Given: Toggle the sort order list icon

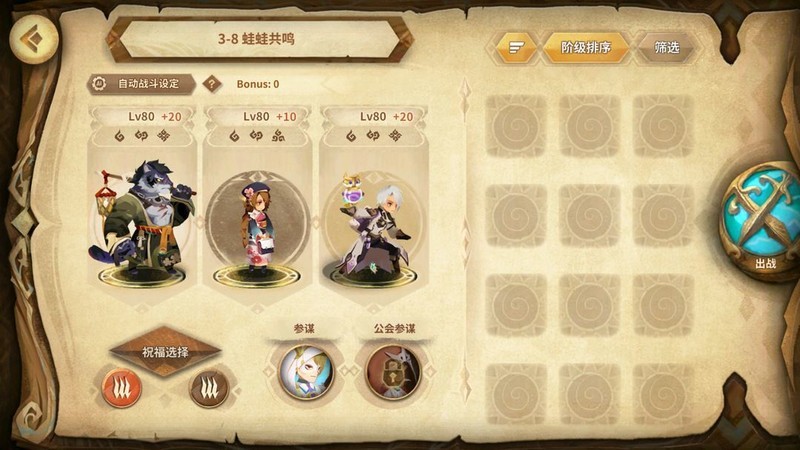Looking at the screenshot, I should point(516,47).
